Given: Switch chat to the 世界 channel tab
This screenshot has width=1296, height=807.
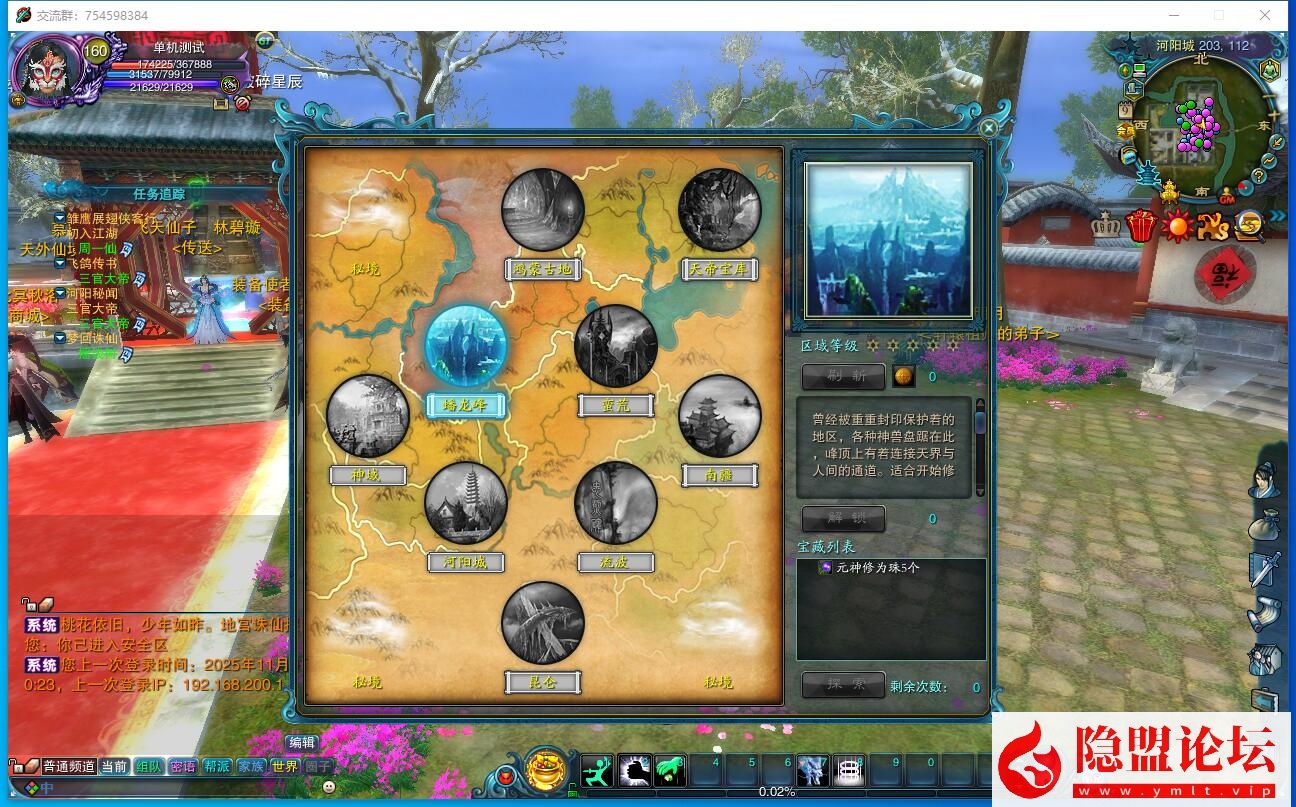Looking at the screenshot, I should [285, 766].
